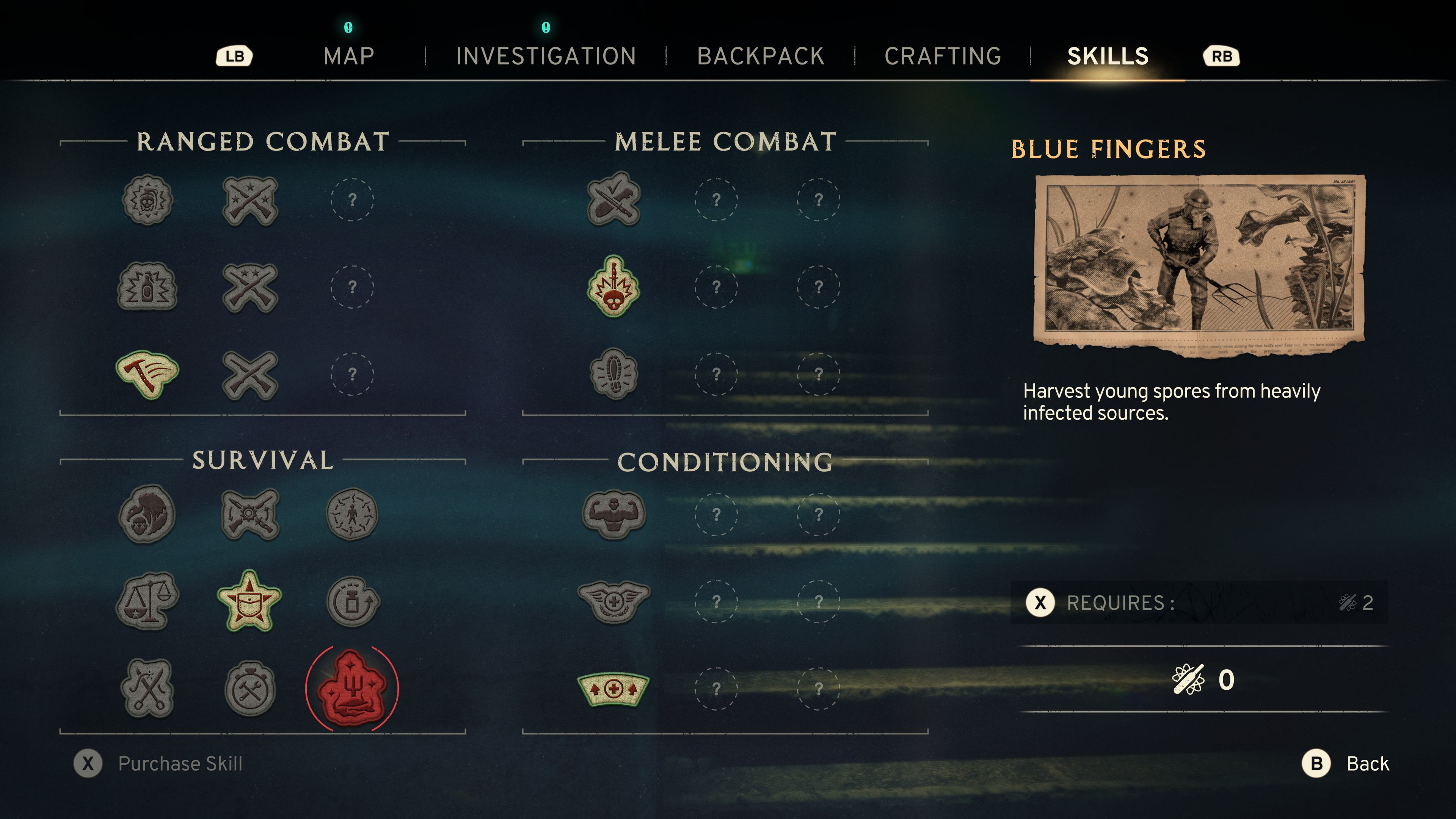Select the skull with dagger melee skill

point(613,287)
